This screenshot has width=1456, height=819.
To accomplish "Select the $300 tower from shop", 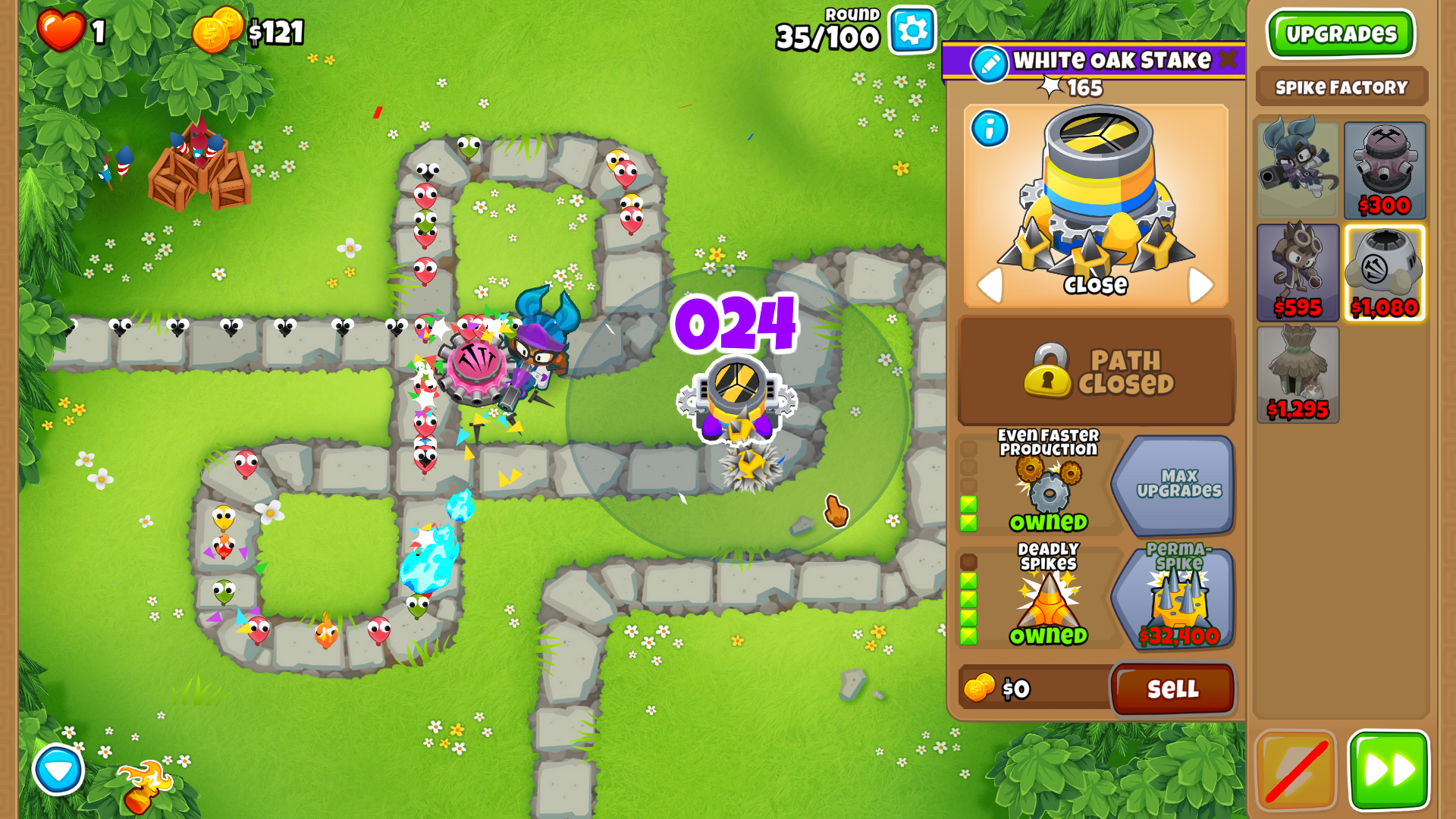I will point(1385,171).
